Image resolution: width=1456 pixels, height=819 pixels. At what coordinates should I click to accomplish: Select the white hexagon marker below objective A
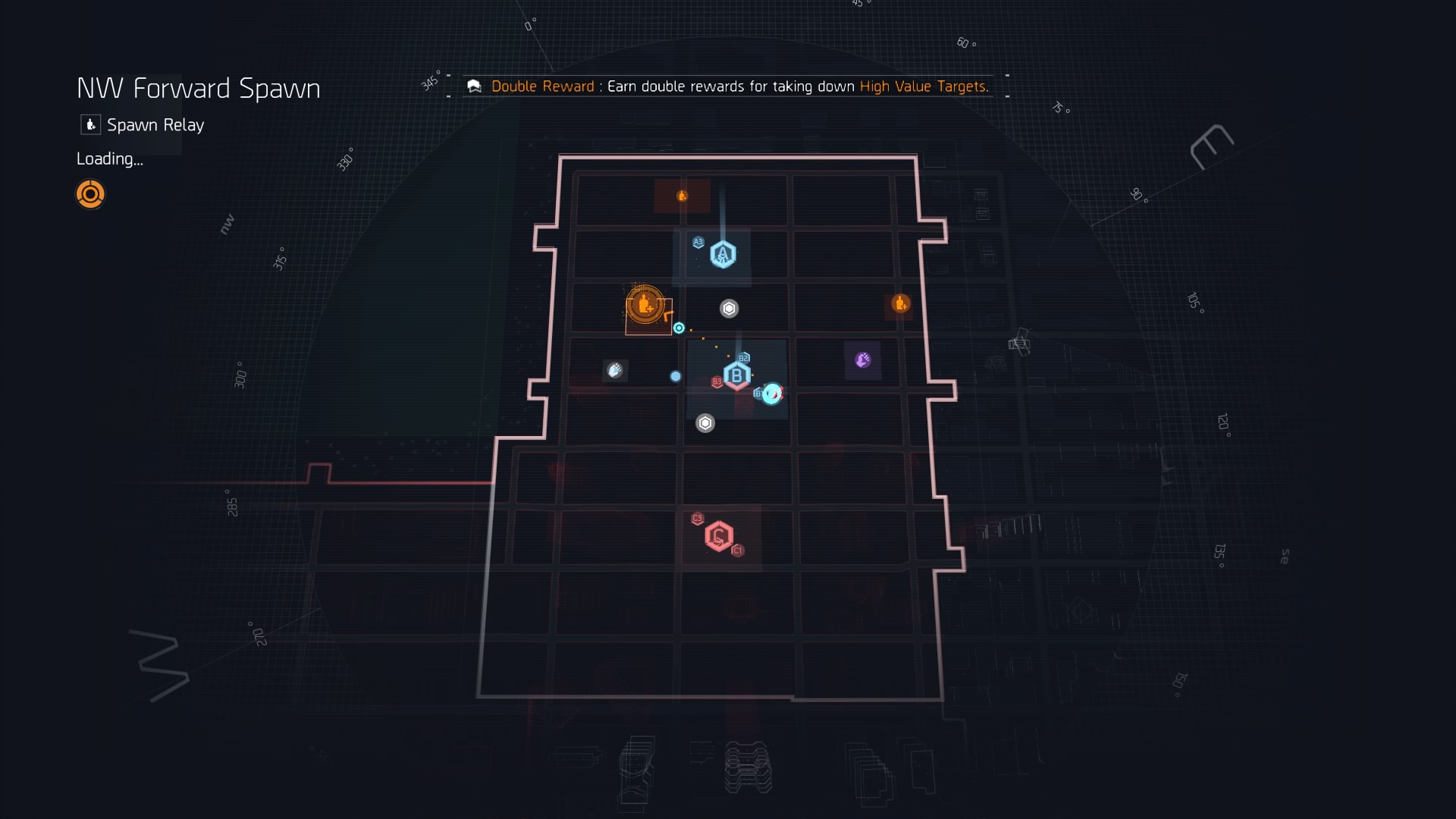point(729,309)
